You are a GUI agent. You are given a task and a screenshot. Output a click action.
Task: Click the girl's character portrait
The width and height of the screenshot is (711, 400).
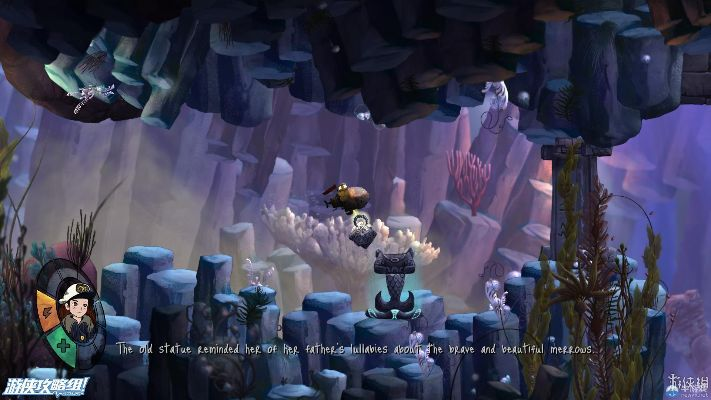click(x=75, y=309)
